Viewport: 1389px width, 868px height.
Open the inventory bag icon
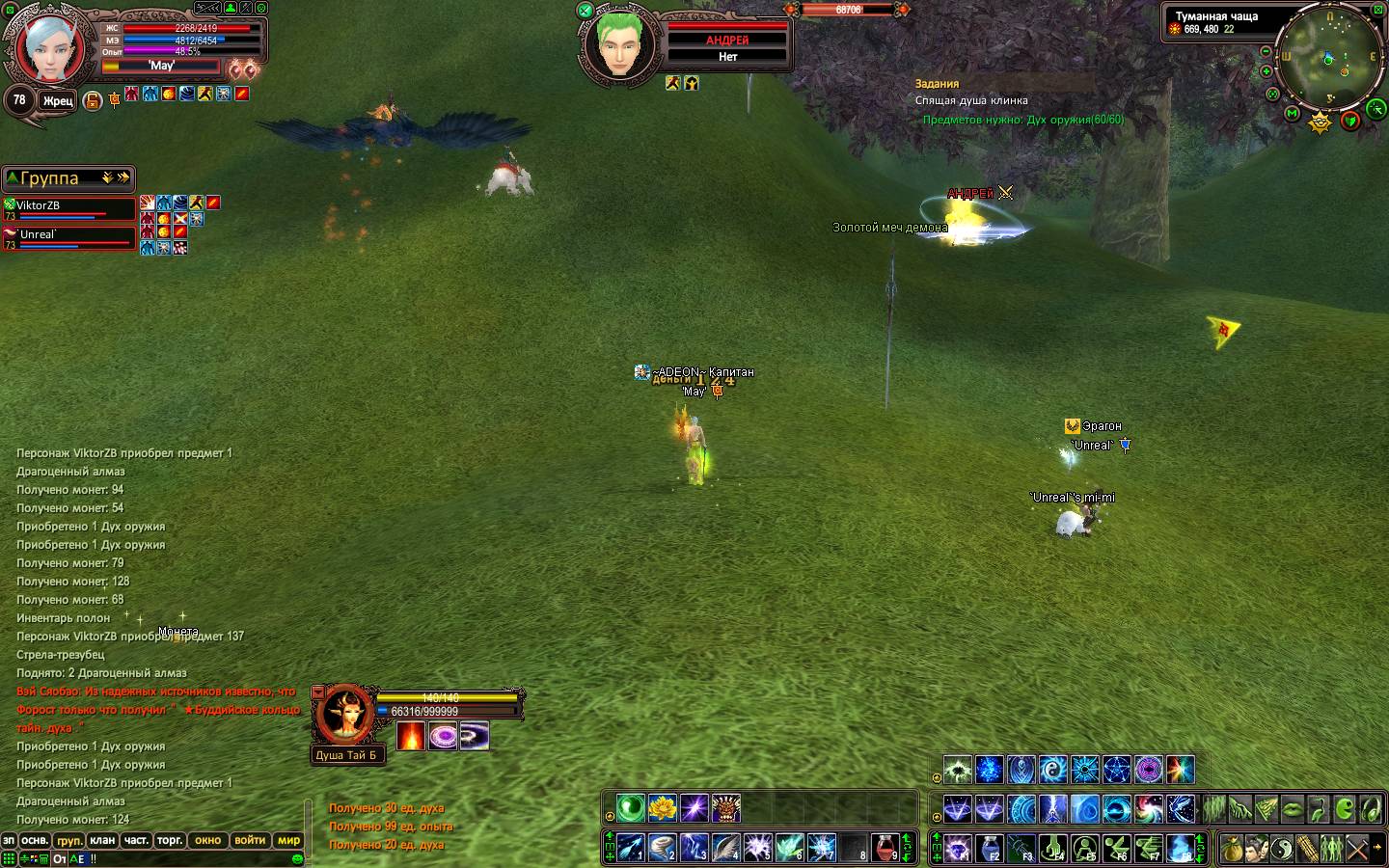click(x=1231, y=848)
